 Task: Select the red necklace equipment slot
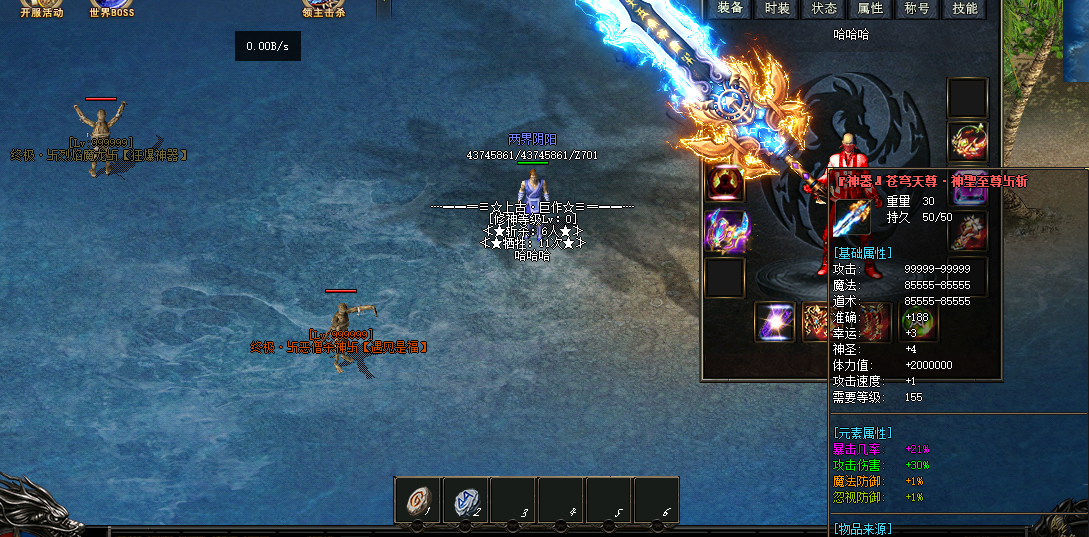(x=968, y=142)
